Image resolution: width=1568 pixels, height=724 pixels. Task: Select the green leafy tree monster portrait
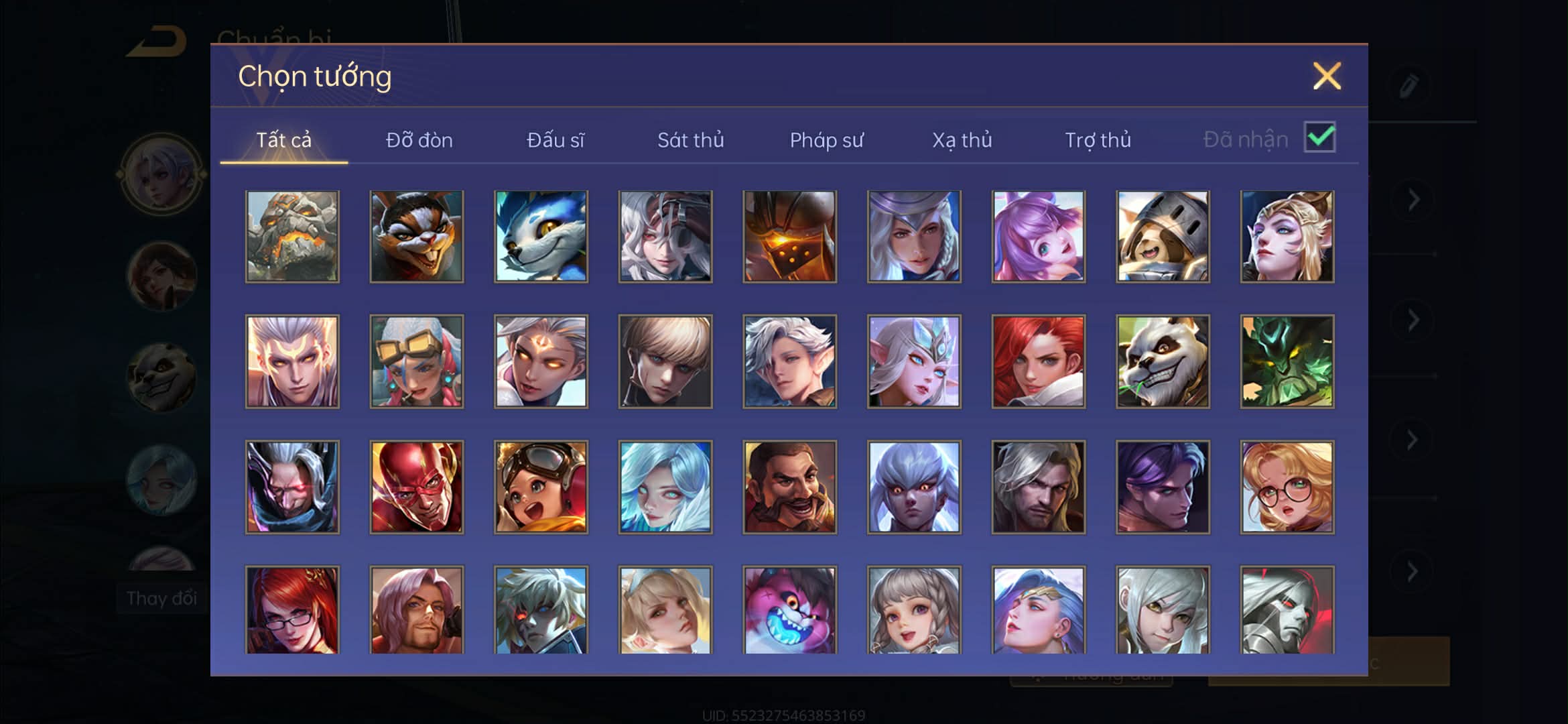coord(1287,361)
